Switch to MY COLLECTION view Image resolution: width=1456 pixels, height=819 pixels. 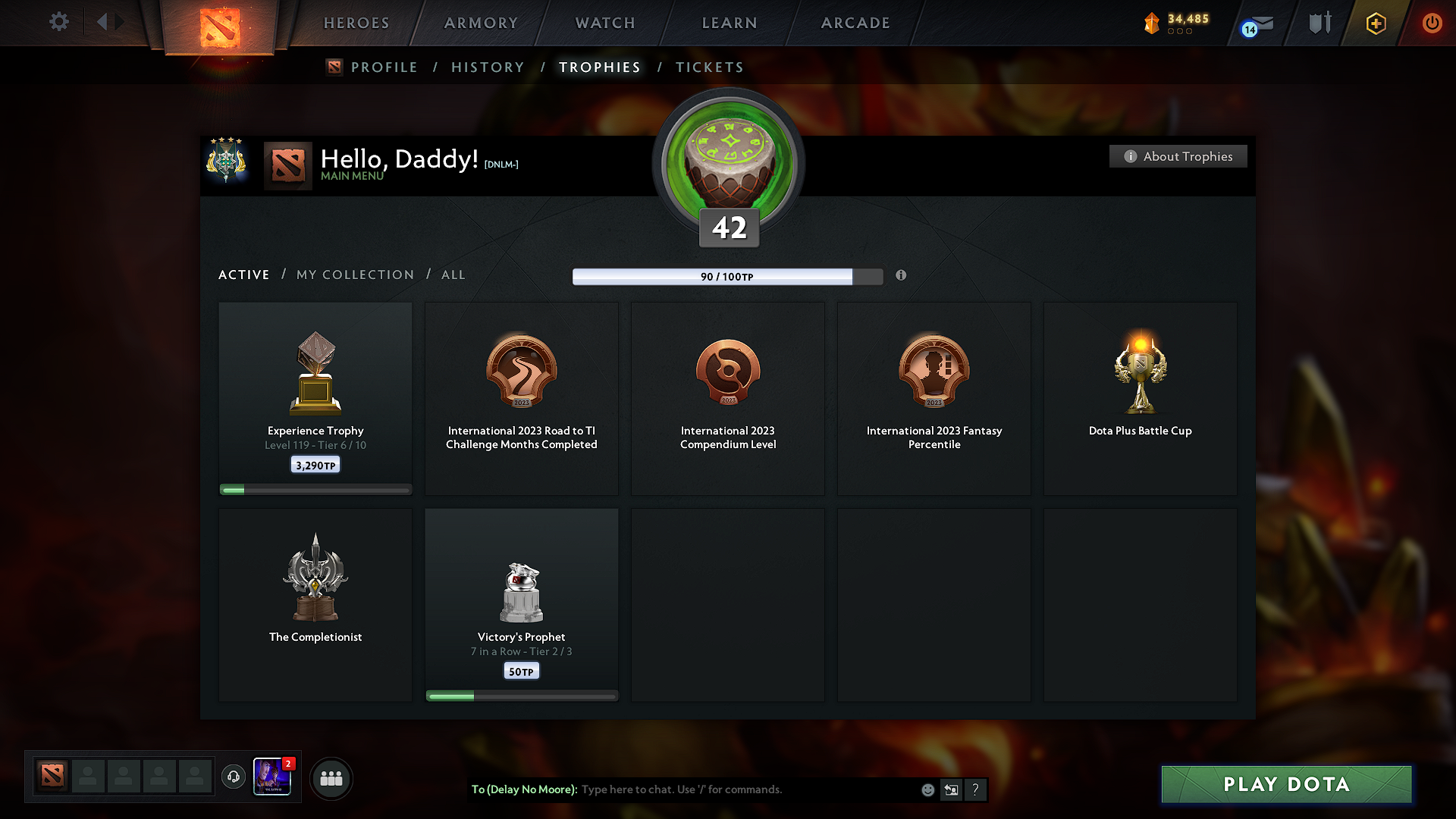coord(354,275)
